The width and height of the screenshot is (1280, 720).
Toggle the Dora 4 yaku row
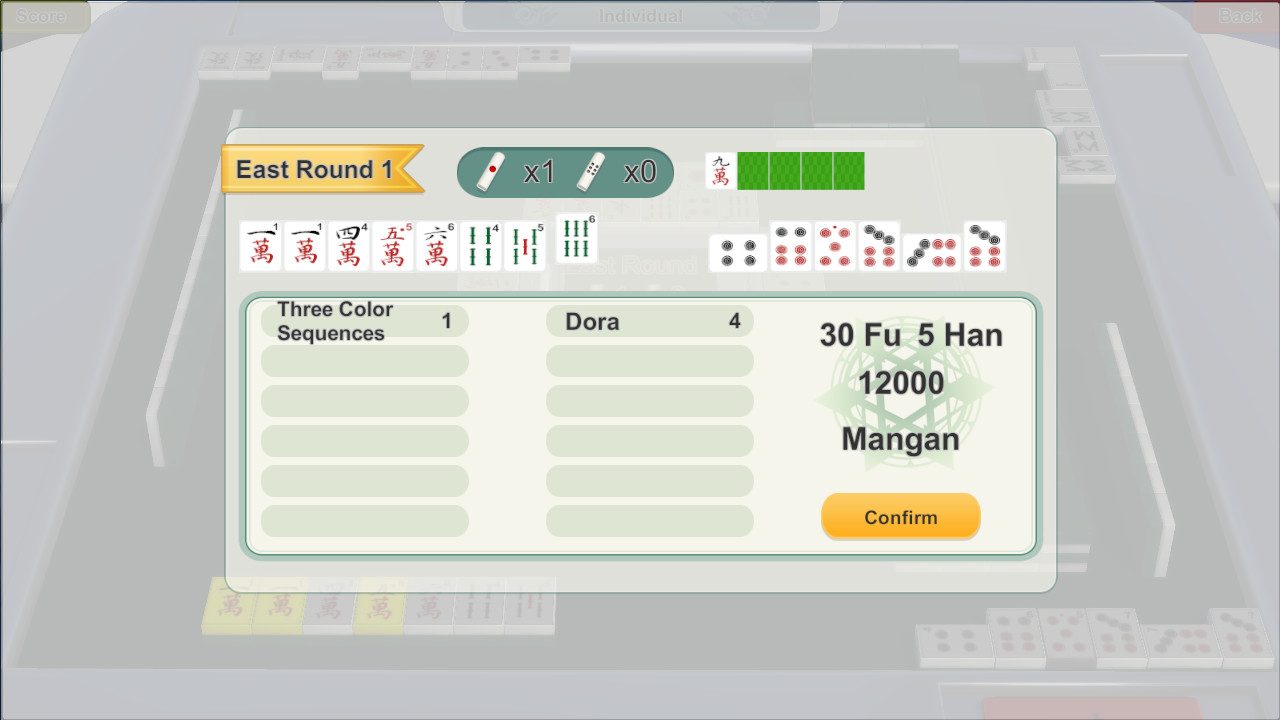pos(650,321)
